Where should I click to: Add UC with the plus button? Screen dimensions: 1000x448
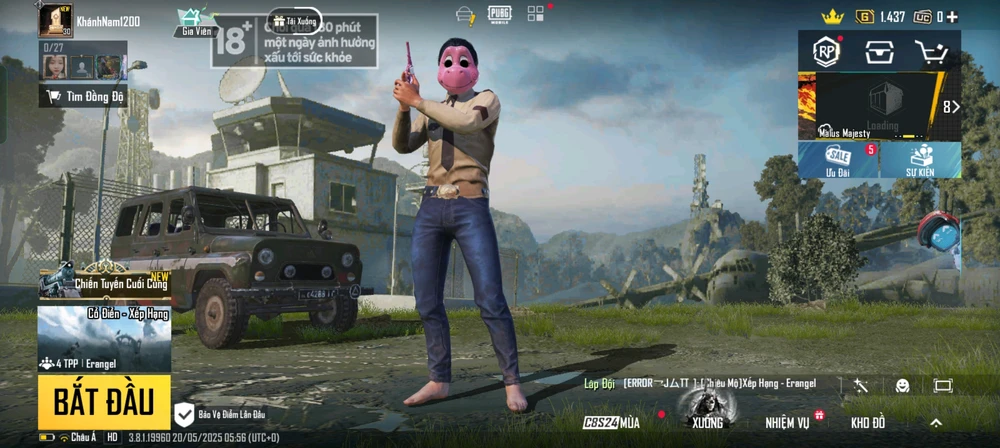coord(952,17)
